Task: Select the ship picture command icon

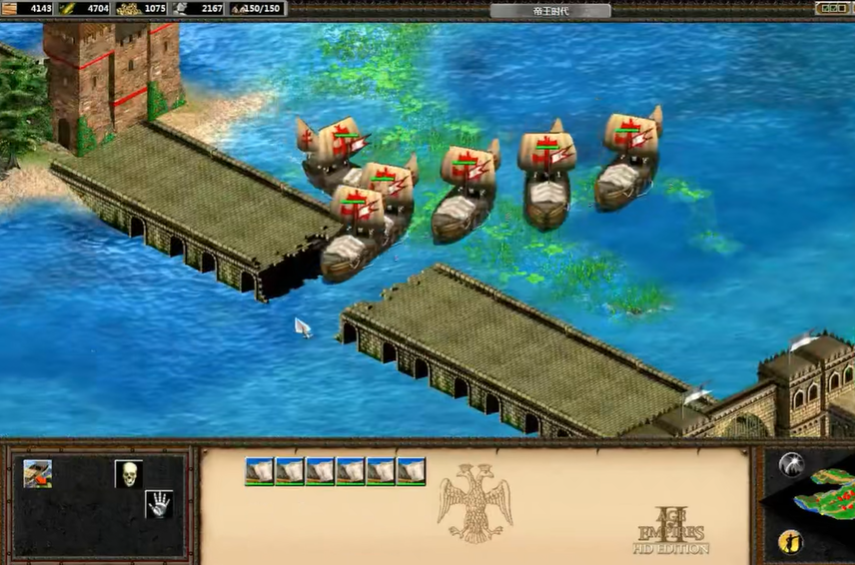Action: point(38,474)
